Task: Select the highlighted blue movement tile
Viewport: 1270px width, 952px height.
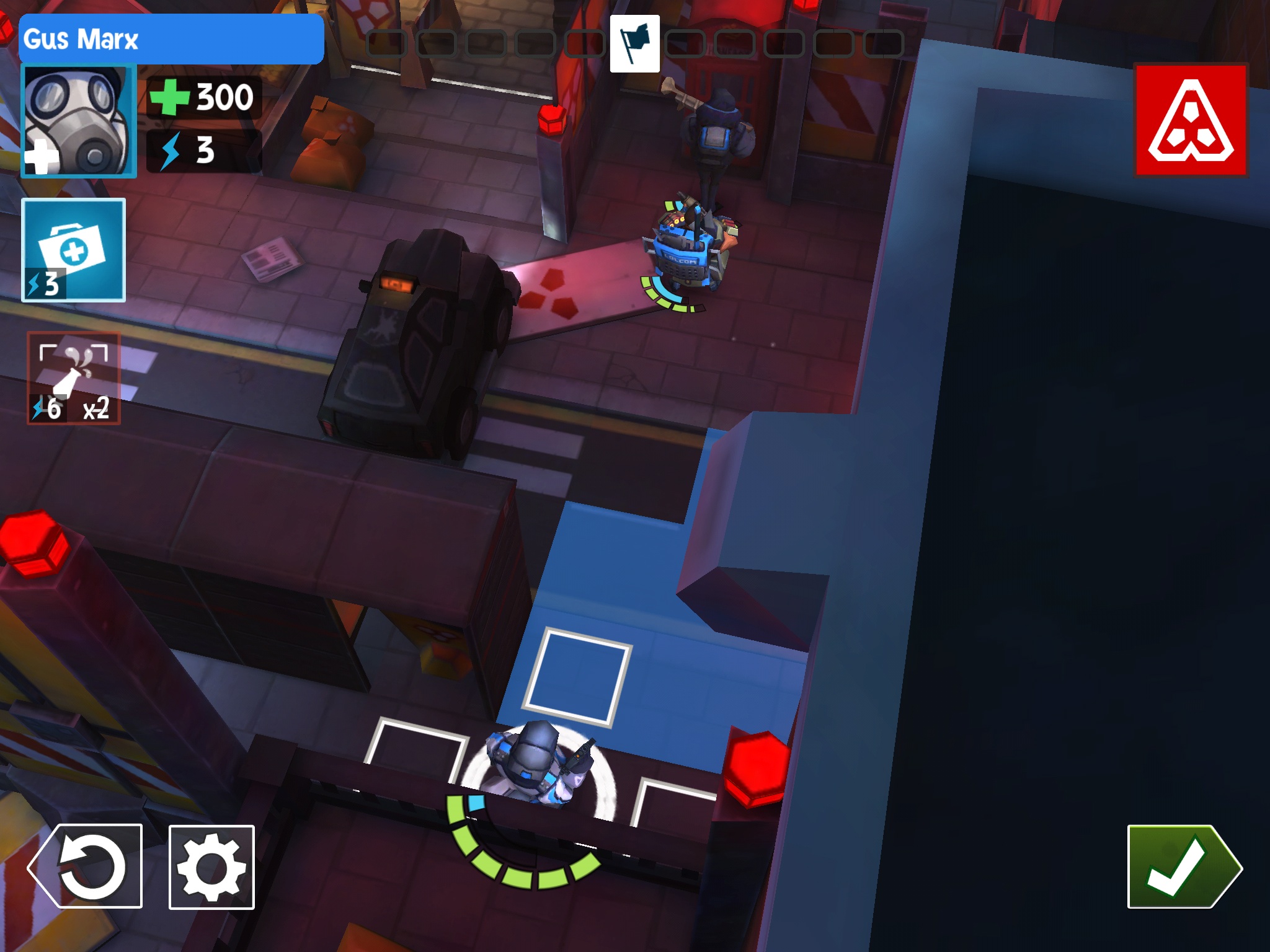Action: tap(577, 676)
